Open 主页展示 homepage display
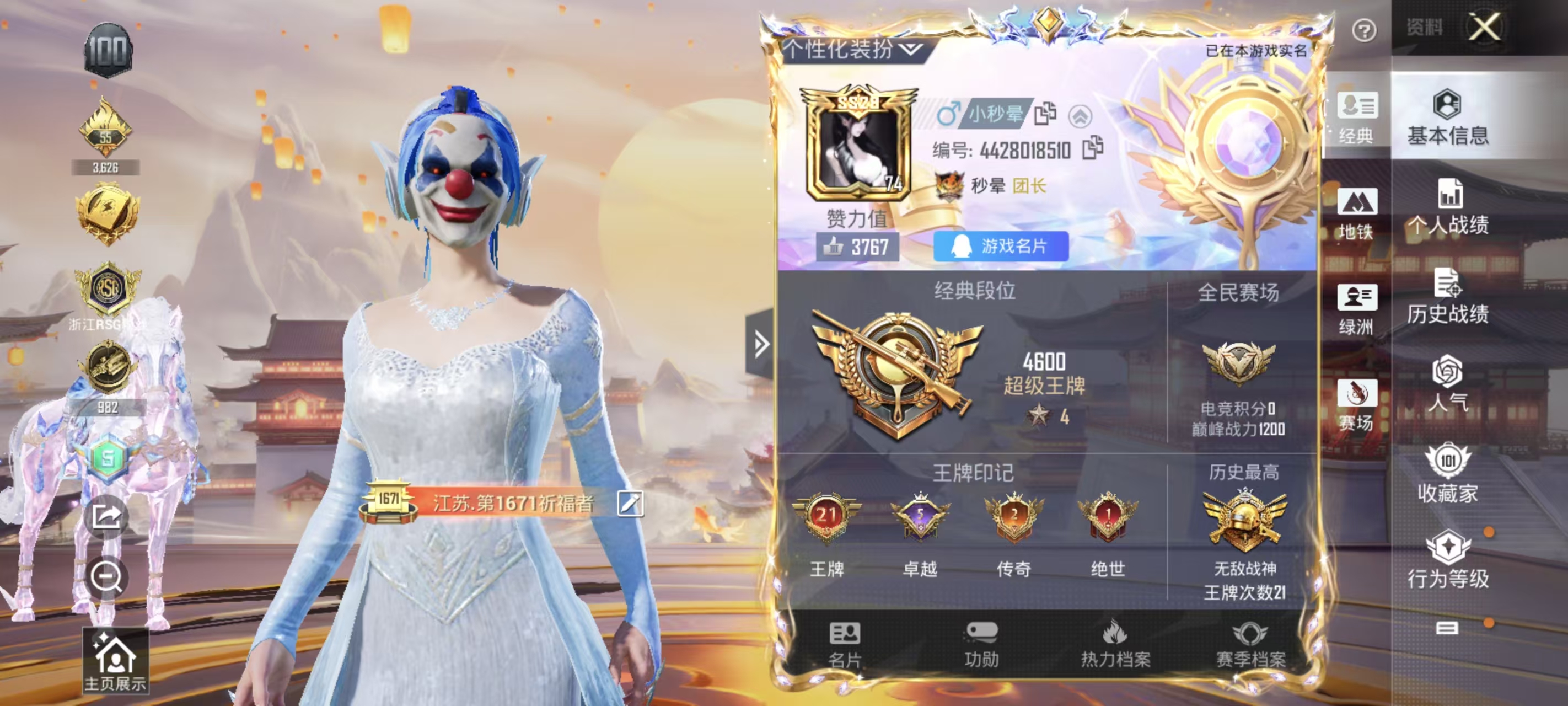This screenshot has width=1568, height=706. pos(115,661)
